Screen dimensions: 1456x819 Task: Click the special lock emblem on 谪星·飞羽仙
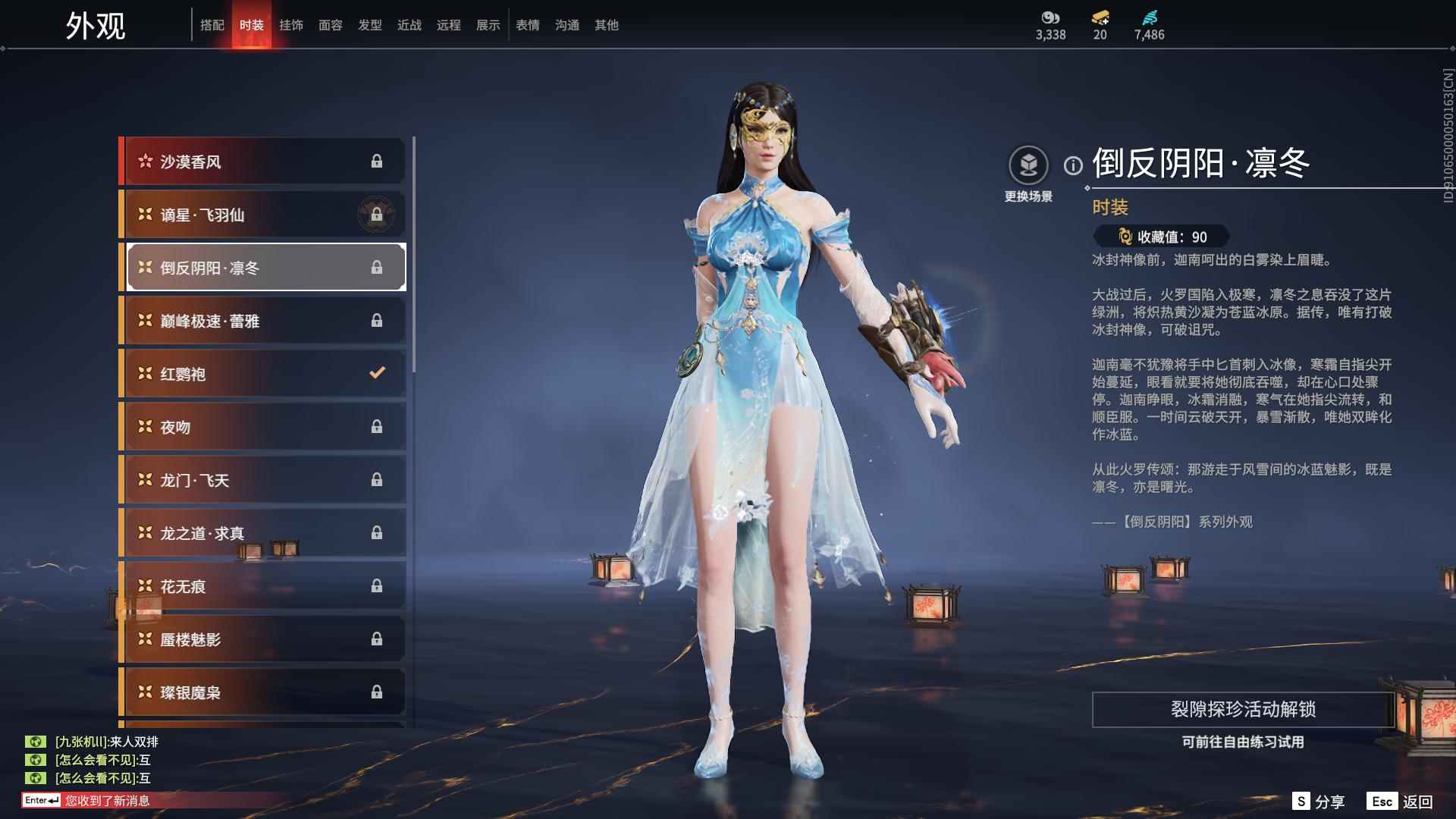375,215
